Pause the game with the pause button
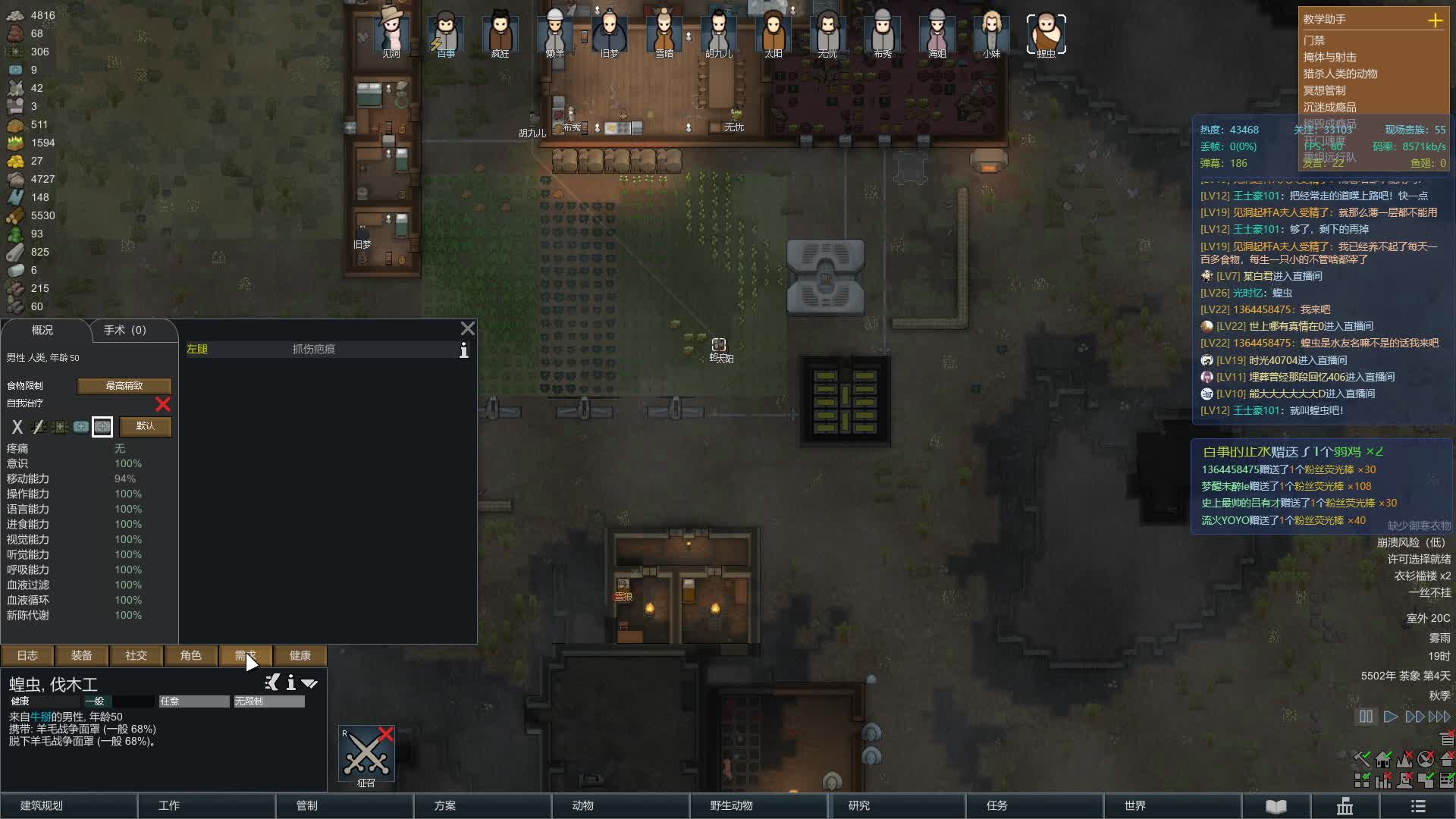This screenshot has height=819, width=1456. [x=1366, y=717]
